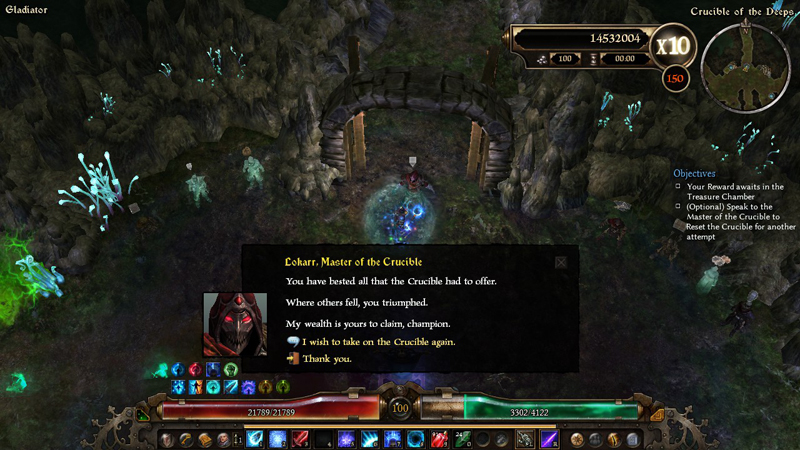The width and height of the screenshot is (800, 450).
Task: Use the green energy potion hotbar slot
Action: pyautogui.click(x=460, y=439)
